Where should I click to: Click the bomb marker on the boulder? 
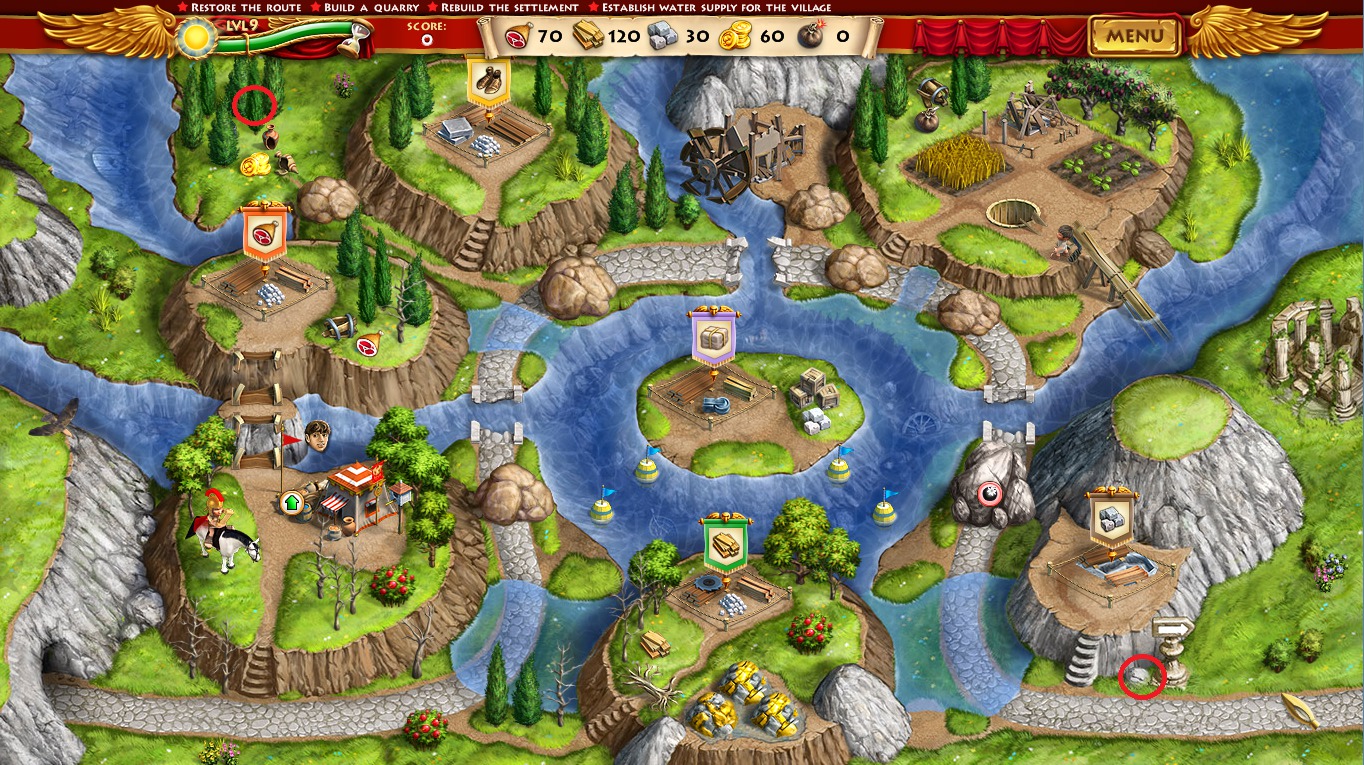990,492
